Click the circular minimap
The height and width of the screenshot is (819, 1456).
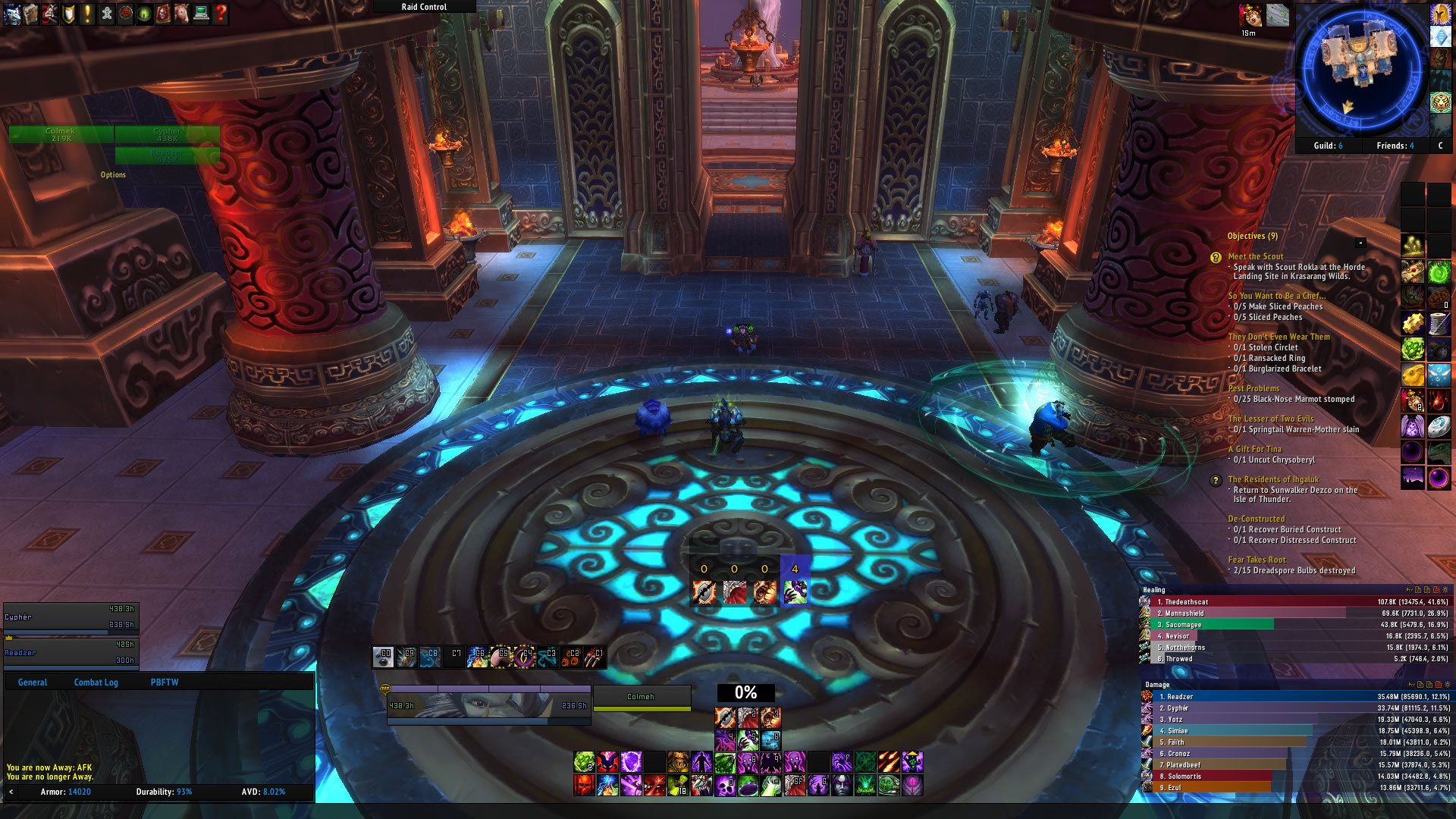coord(1361,71)
